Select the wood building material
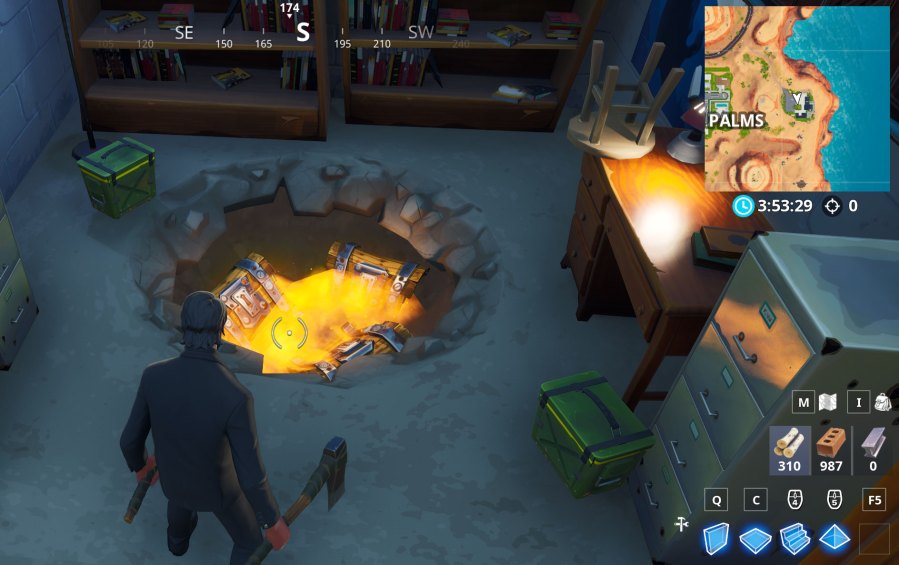The image size is (899, 565). [789, 450]
